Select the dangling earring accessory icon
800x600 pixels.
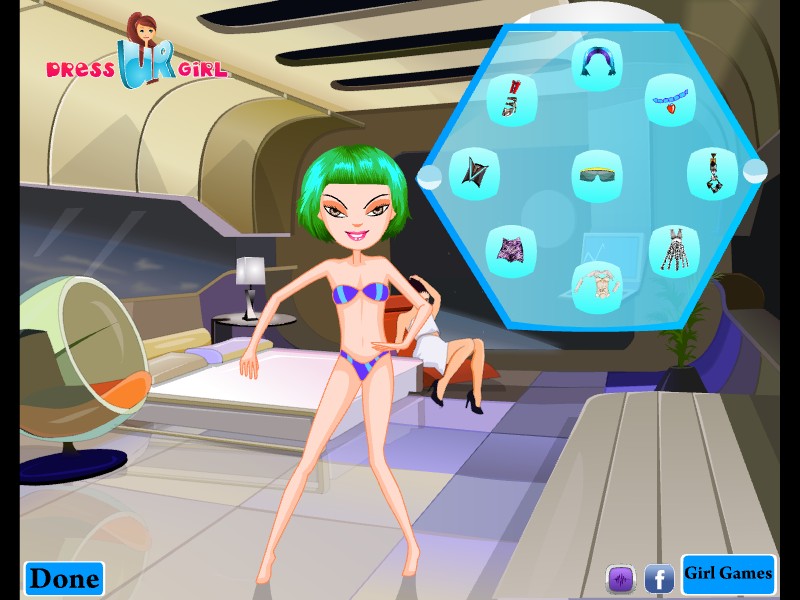[711, 173]
